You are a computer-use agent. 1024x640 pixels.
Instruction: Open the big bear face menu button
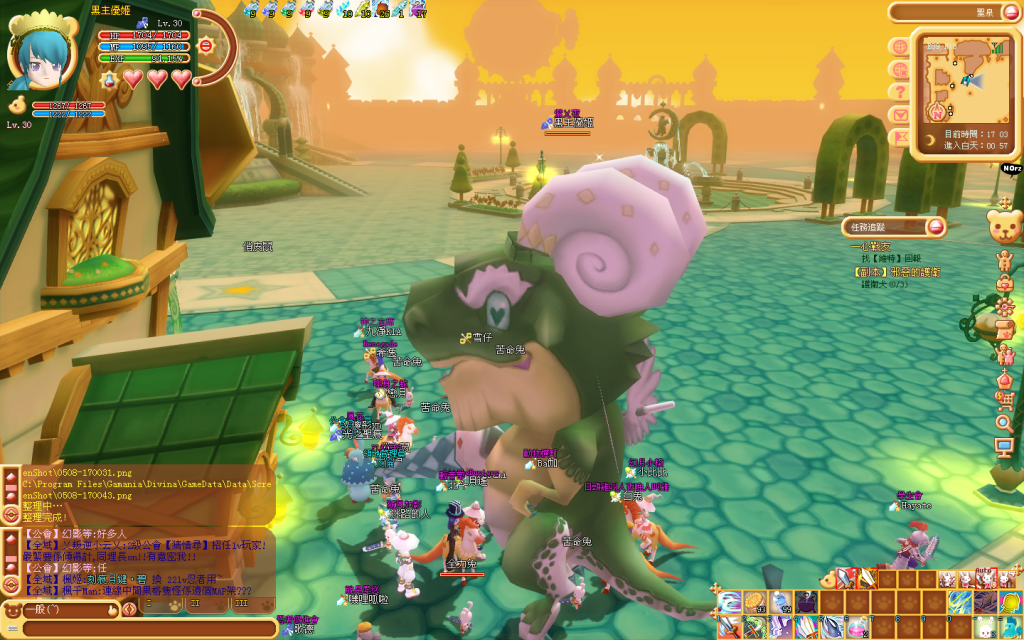(x=1003, y=226)
